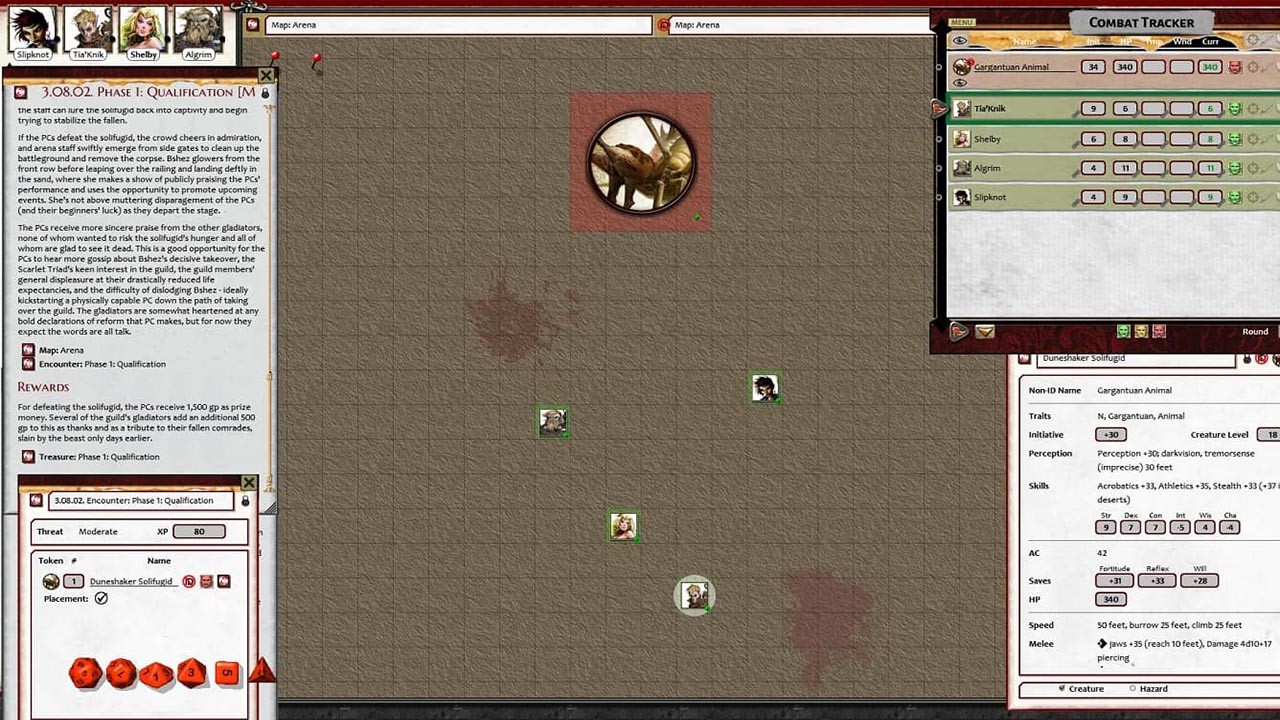Click the green health face beside Shelby
The height and width of the screenshot is (720, 1280).
pos(1236,138)
